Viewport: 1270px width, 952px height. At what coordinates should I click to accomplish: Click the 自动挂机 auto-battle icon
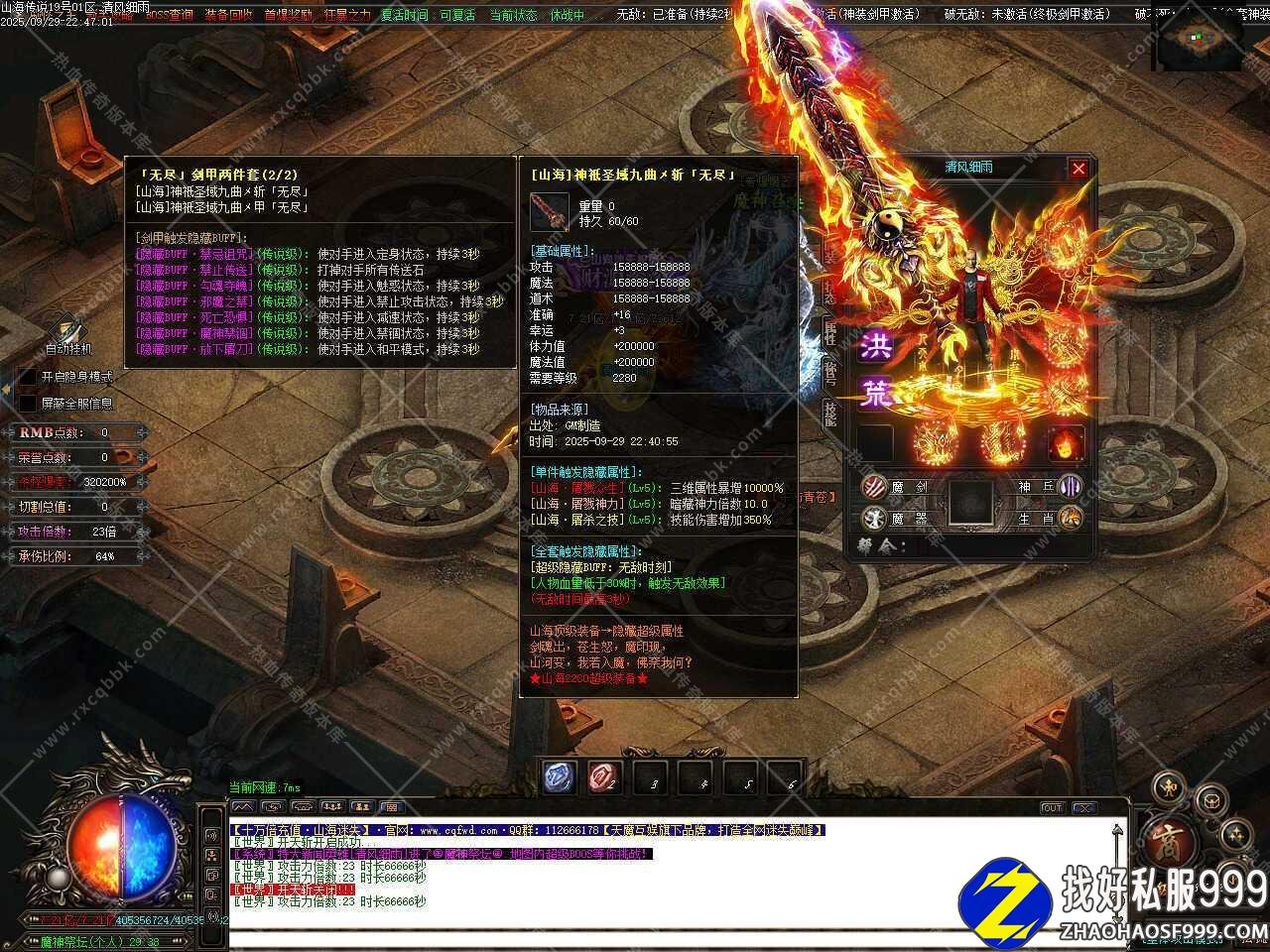click(68, 332)
